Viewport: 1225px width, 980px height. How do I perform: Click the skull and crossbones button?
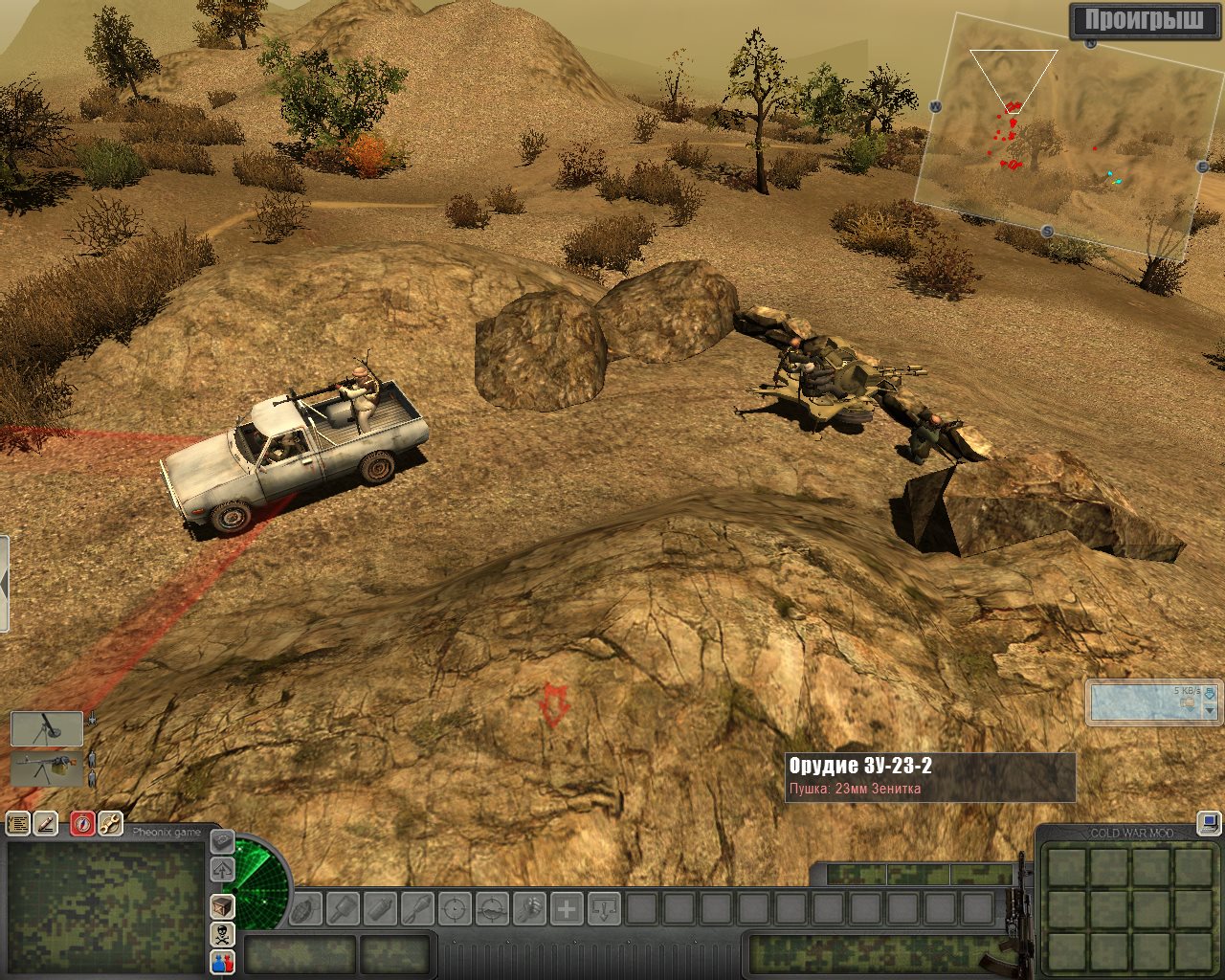tap(222, 934)
